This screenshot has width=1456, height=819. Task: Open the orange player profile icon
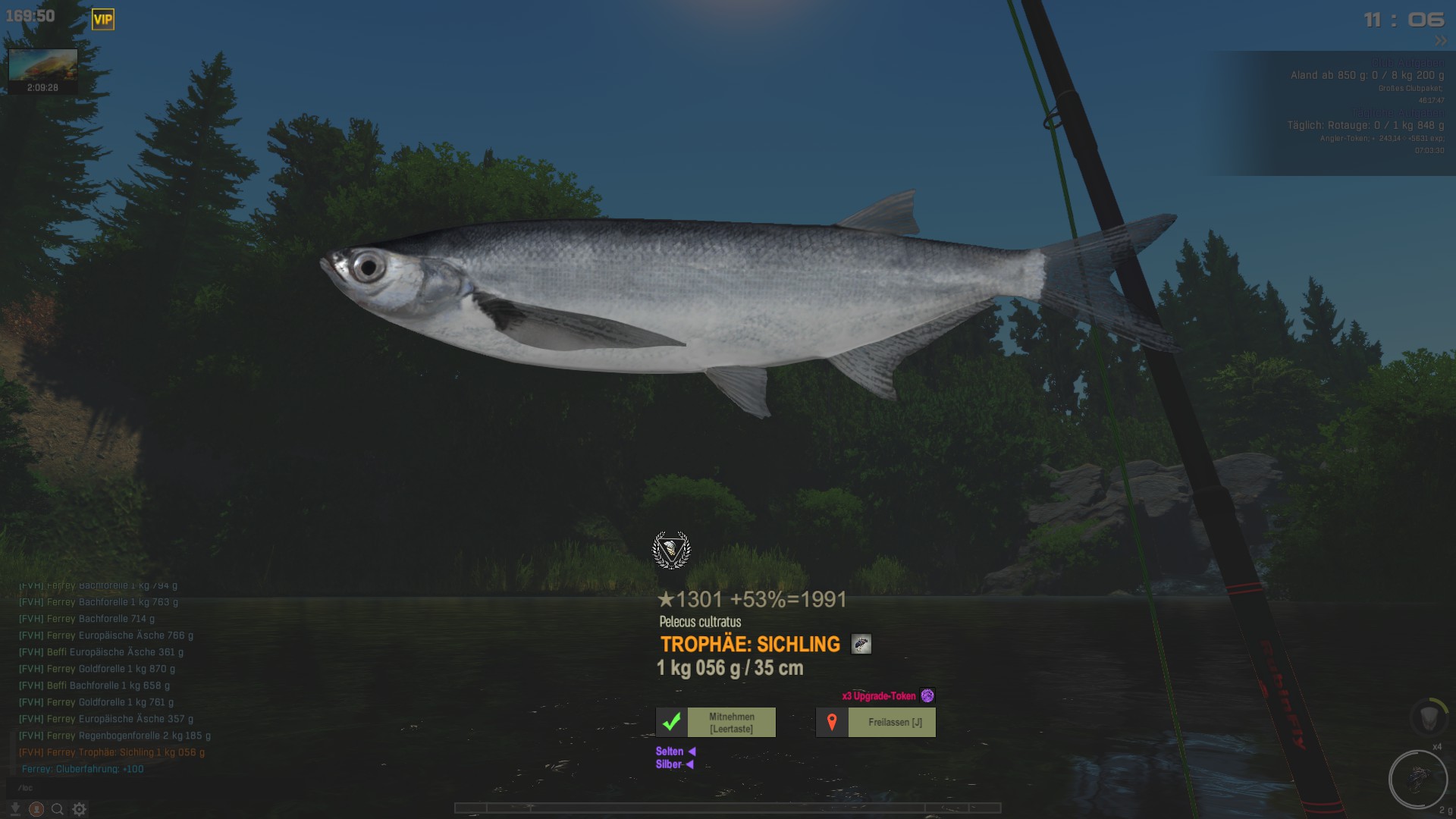[x=36, y=809]
